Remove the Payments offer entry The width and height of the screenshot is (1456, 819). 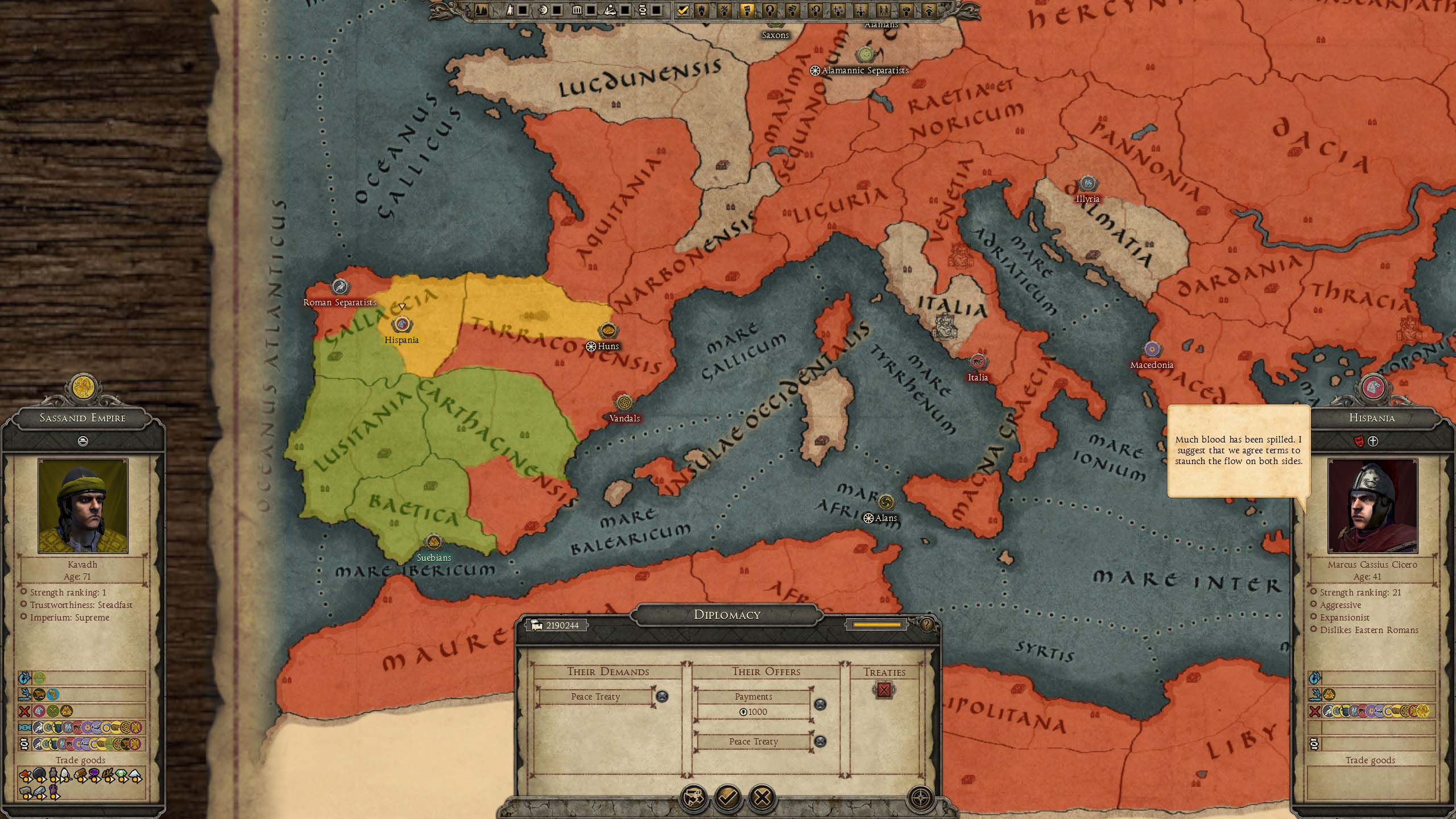click(x=820, y=705)
